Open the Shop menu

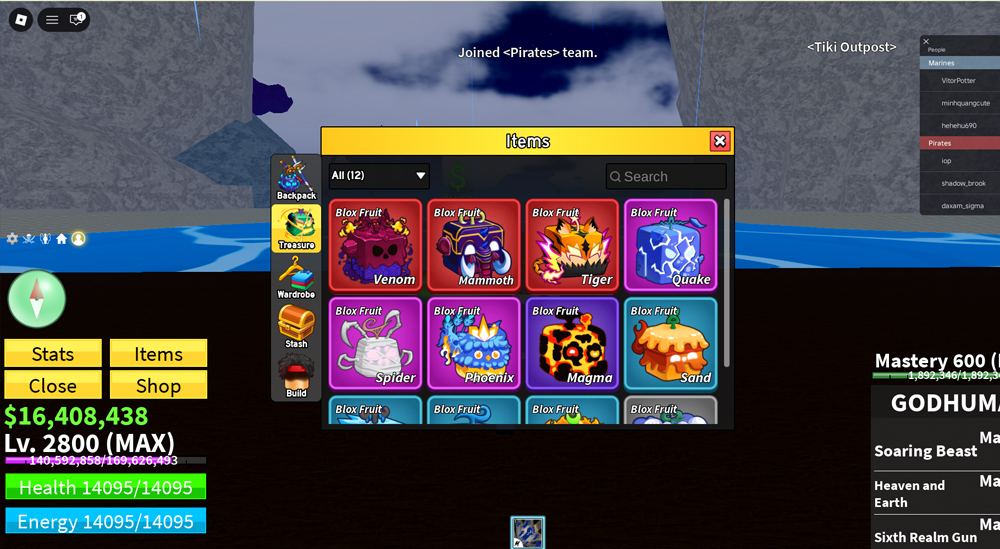[158, 385]
